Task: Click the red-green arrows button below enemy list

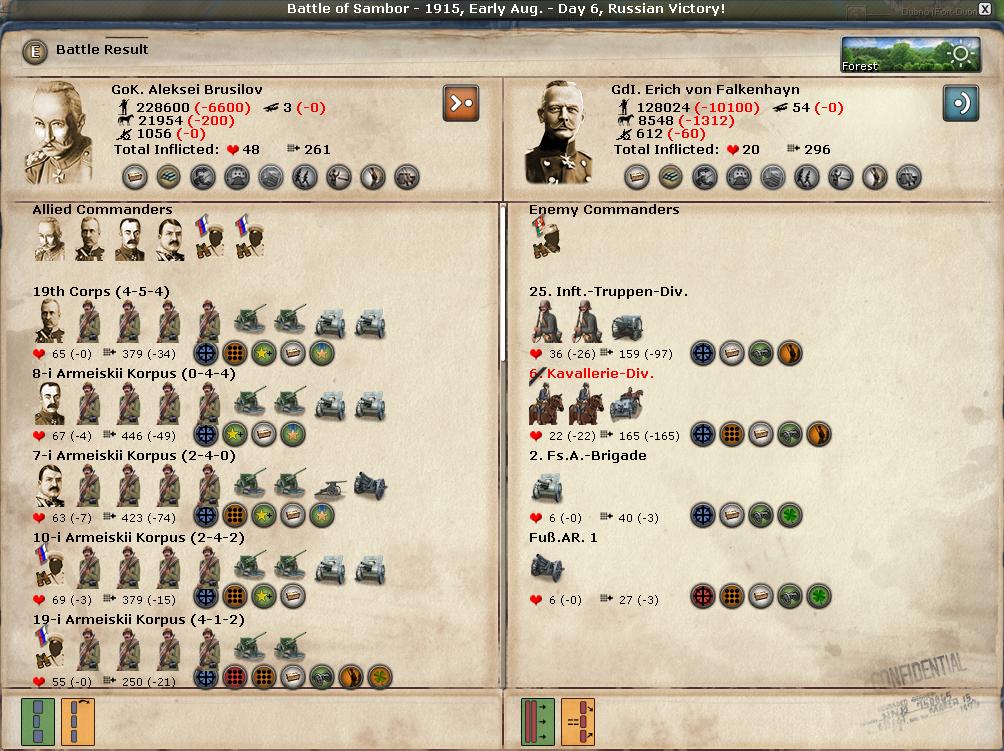Action: (538, 721)
